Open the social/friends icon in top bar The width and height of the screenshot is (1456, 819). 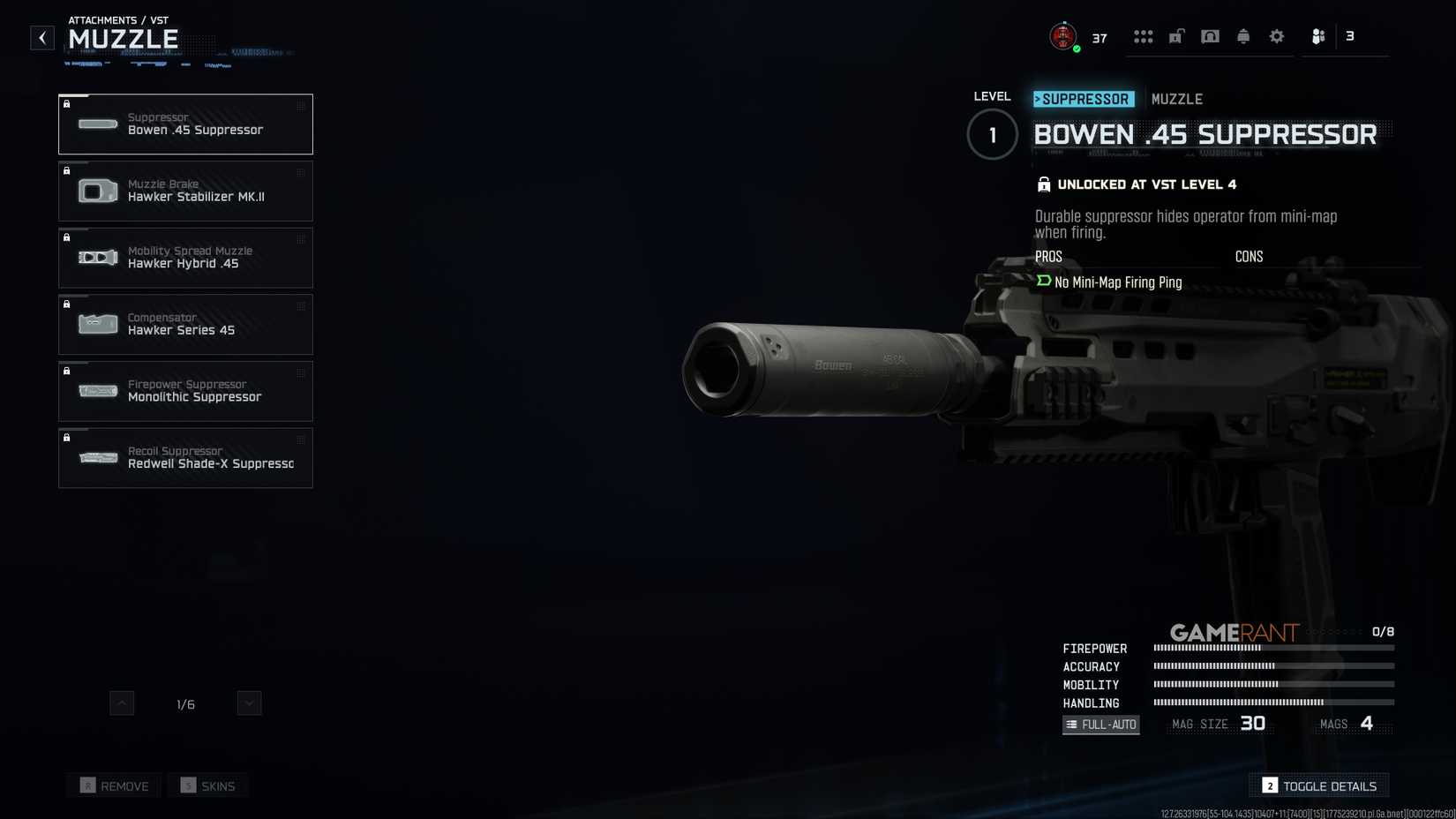point(1317,36)
